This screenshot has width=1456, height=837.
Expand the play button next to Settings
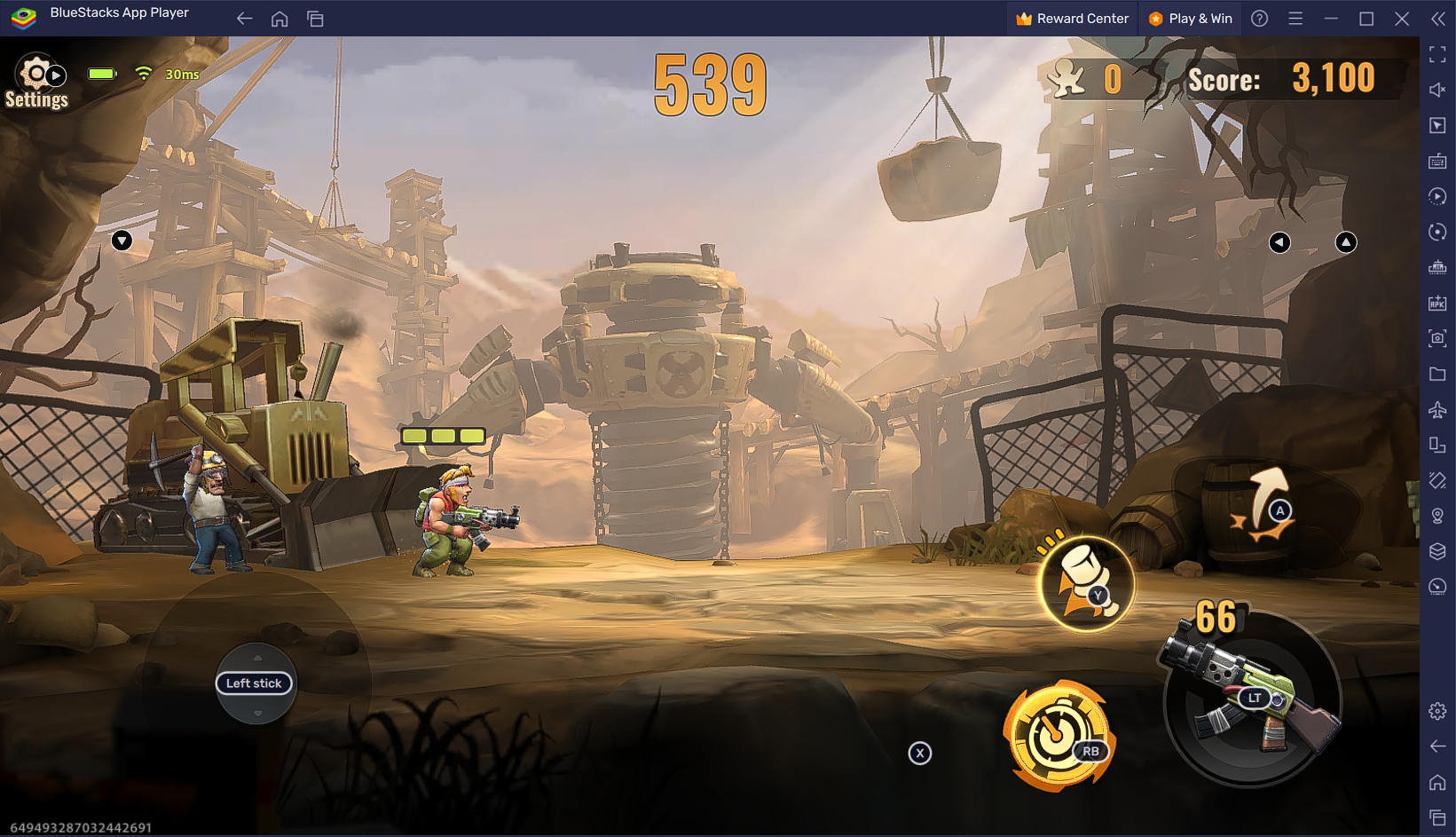(55, 74)
